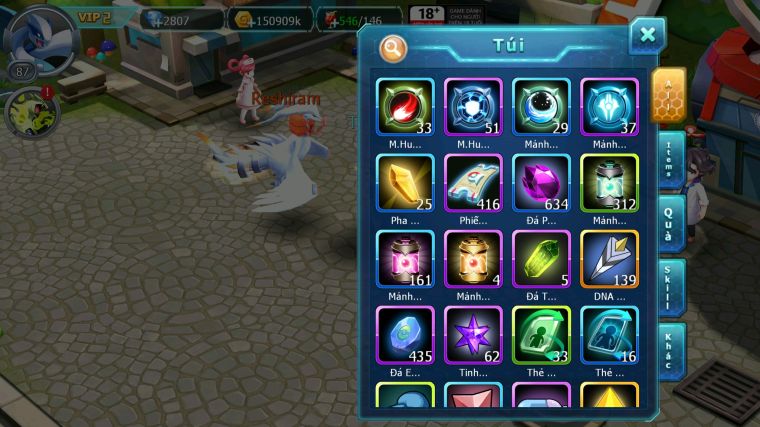Select the red swirl item with 33
Image resolution: width=760 pixels, height=427 pixels.
click(405, 107)
